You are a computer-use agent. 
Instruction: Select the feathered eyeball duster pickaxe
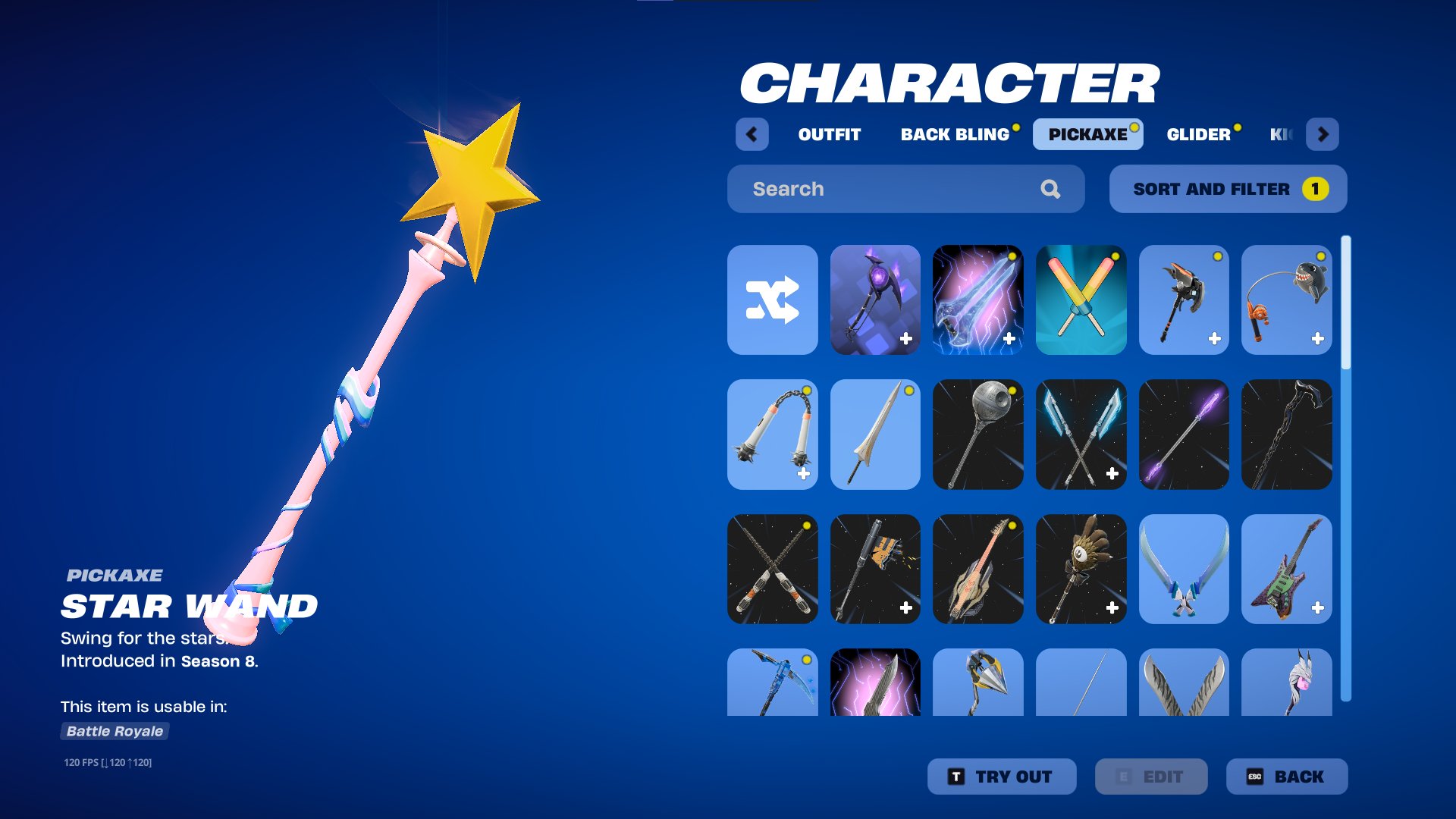(1081, 570)
